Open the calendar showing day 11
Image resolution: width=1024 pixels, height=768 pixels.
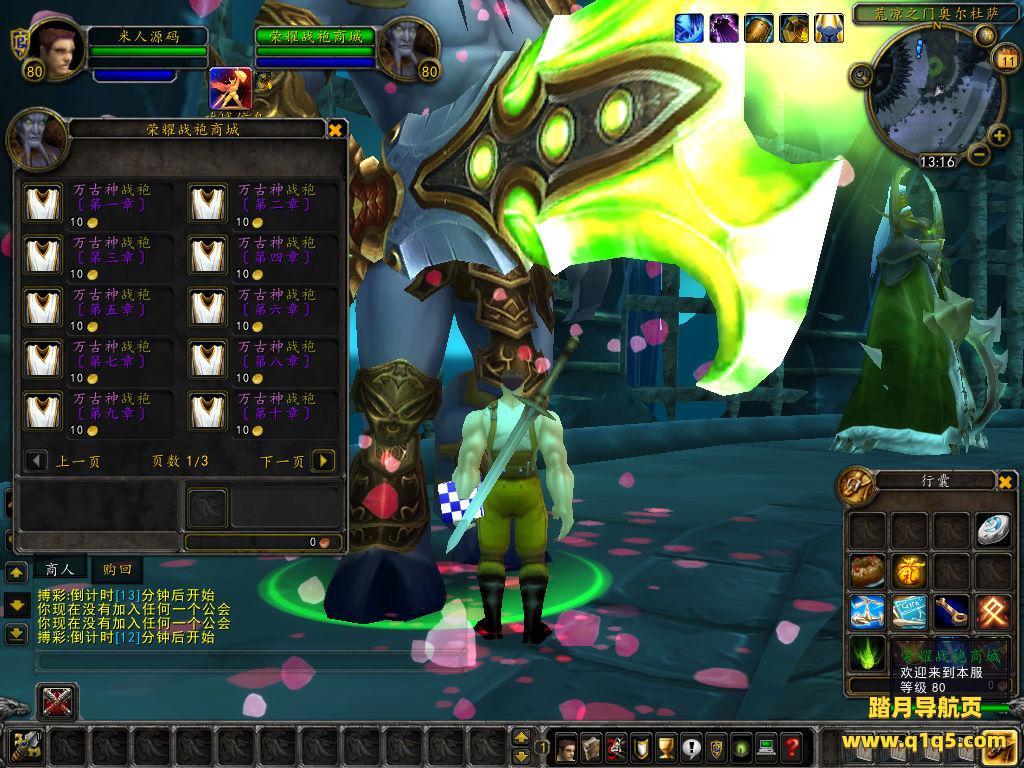coord(1007,60)
